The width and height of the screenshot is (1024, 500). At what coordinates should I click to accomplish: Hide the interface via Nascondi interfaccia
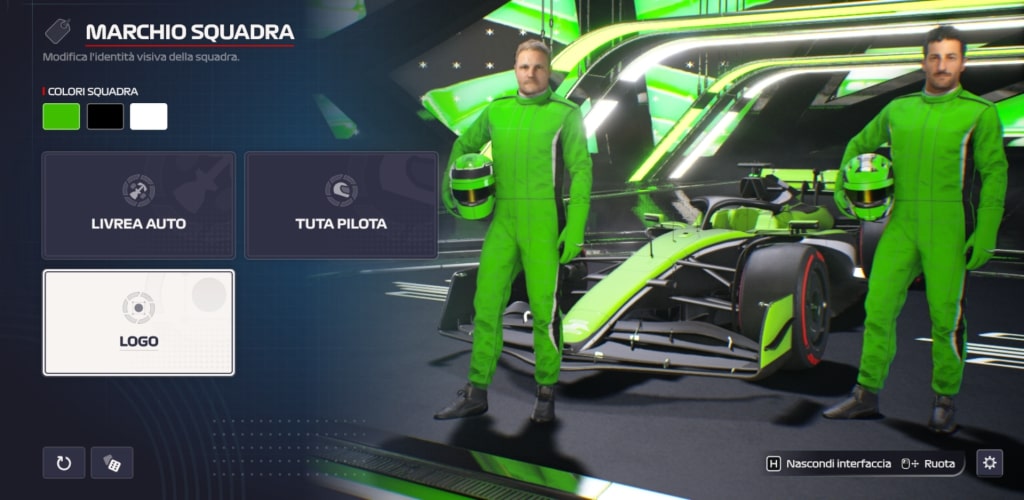point(828,464)
